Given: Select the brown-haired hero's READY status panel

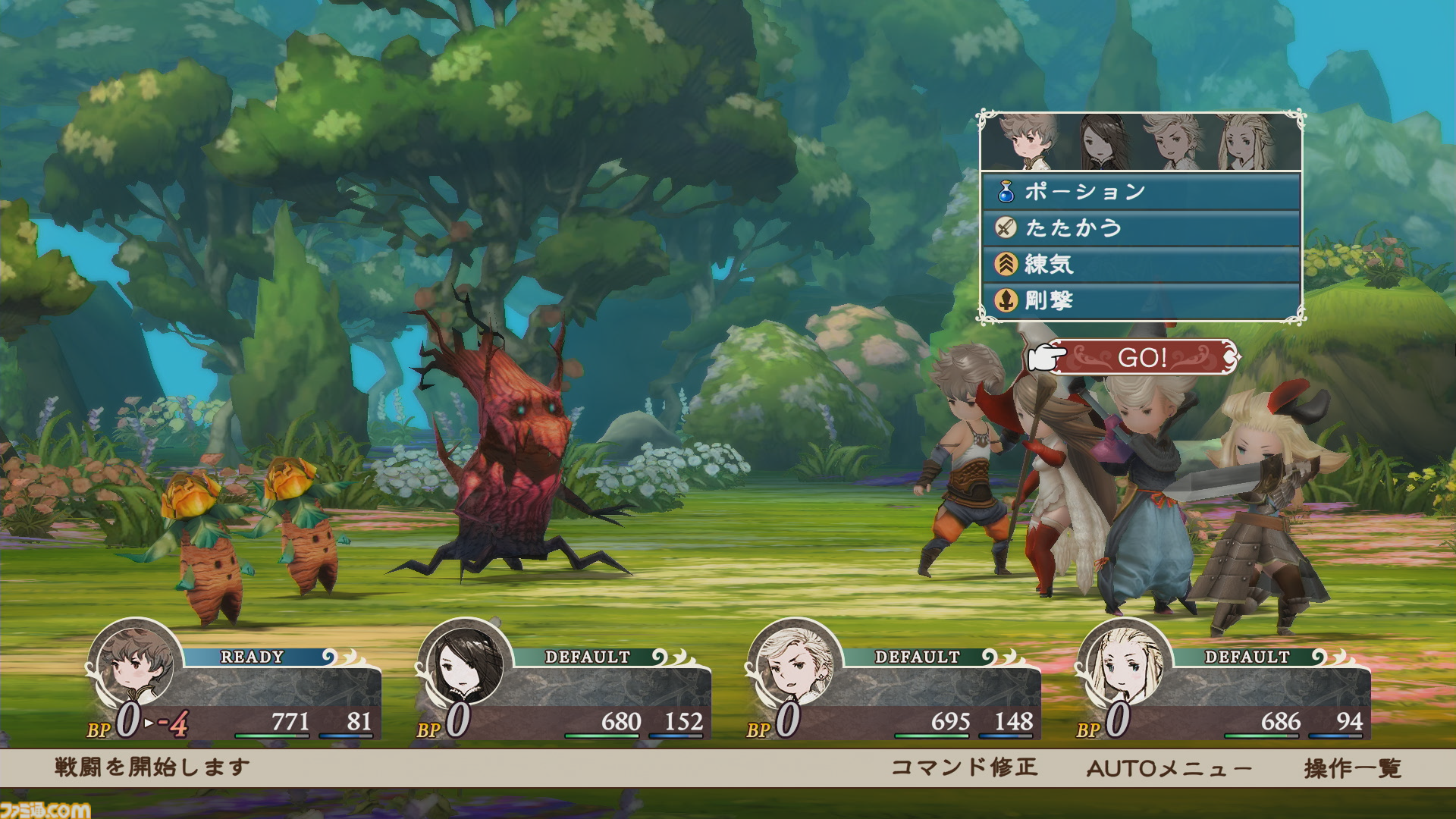Looking at the screenshot, I should pos(235,686).
